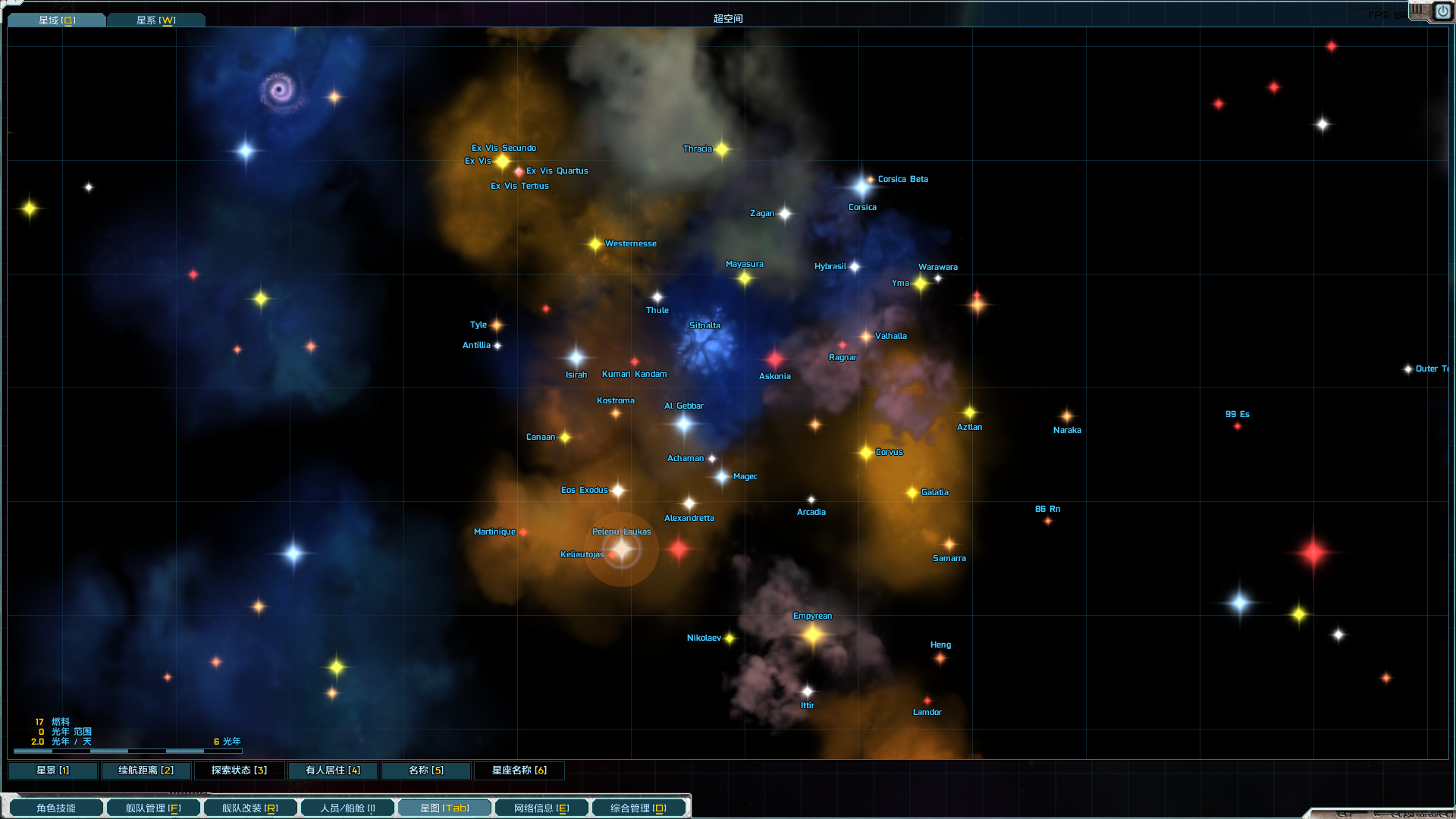Viewport: 1456px width, 819px height.
Task: Select the 星域 [Q] tab
Action: (56, 20)
